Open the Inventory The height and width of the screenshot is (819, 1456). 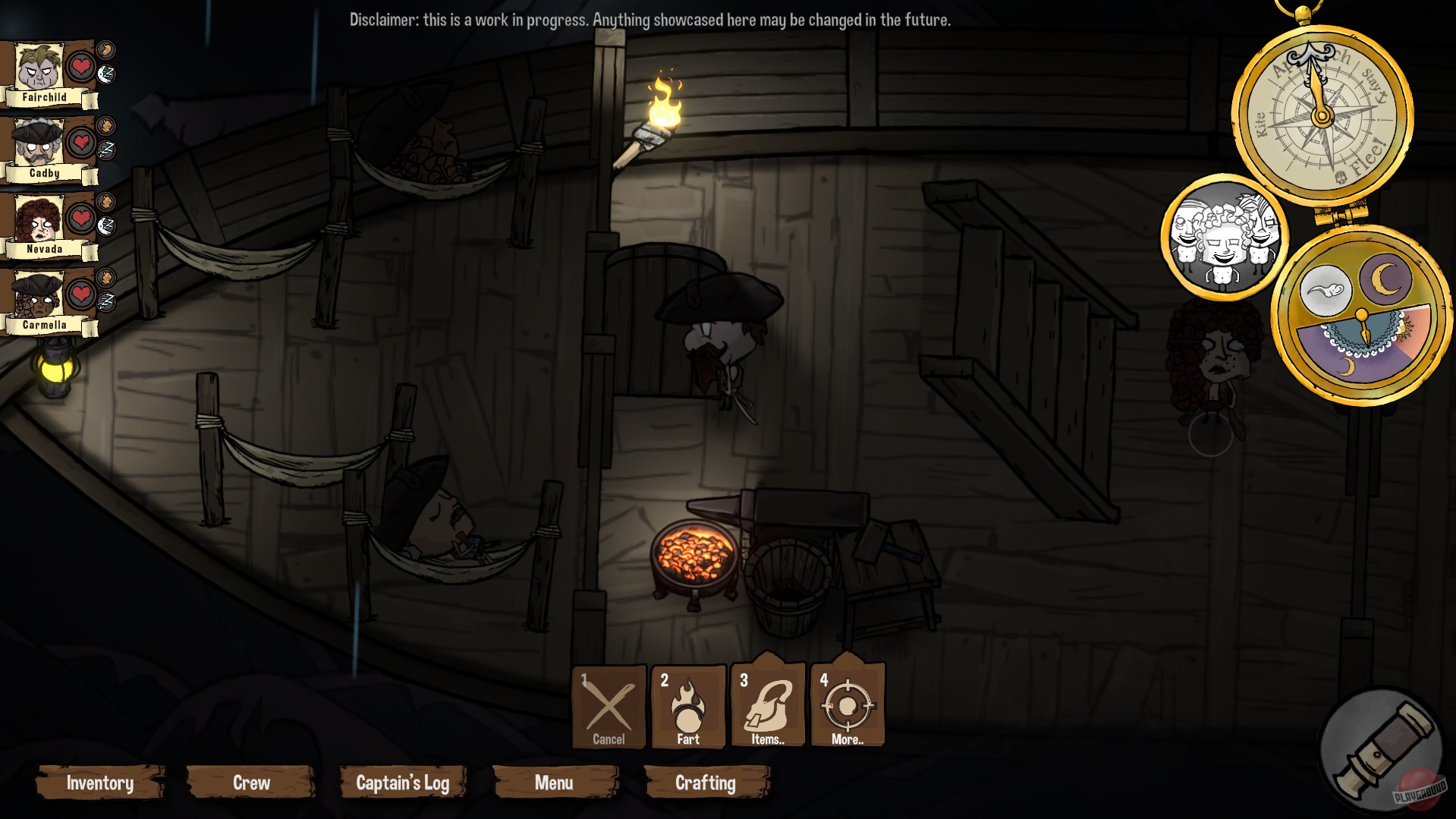99,783
